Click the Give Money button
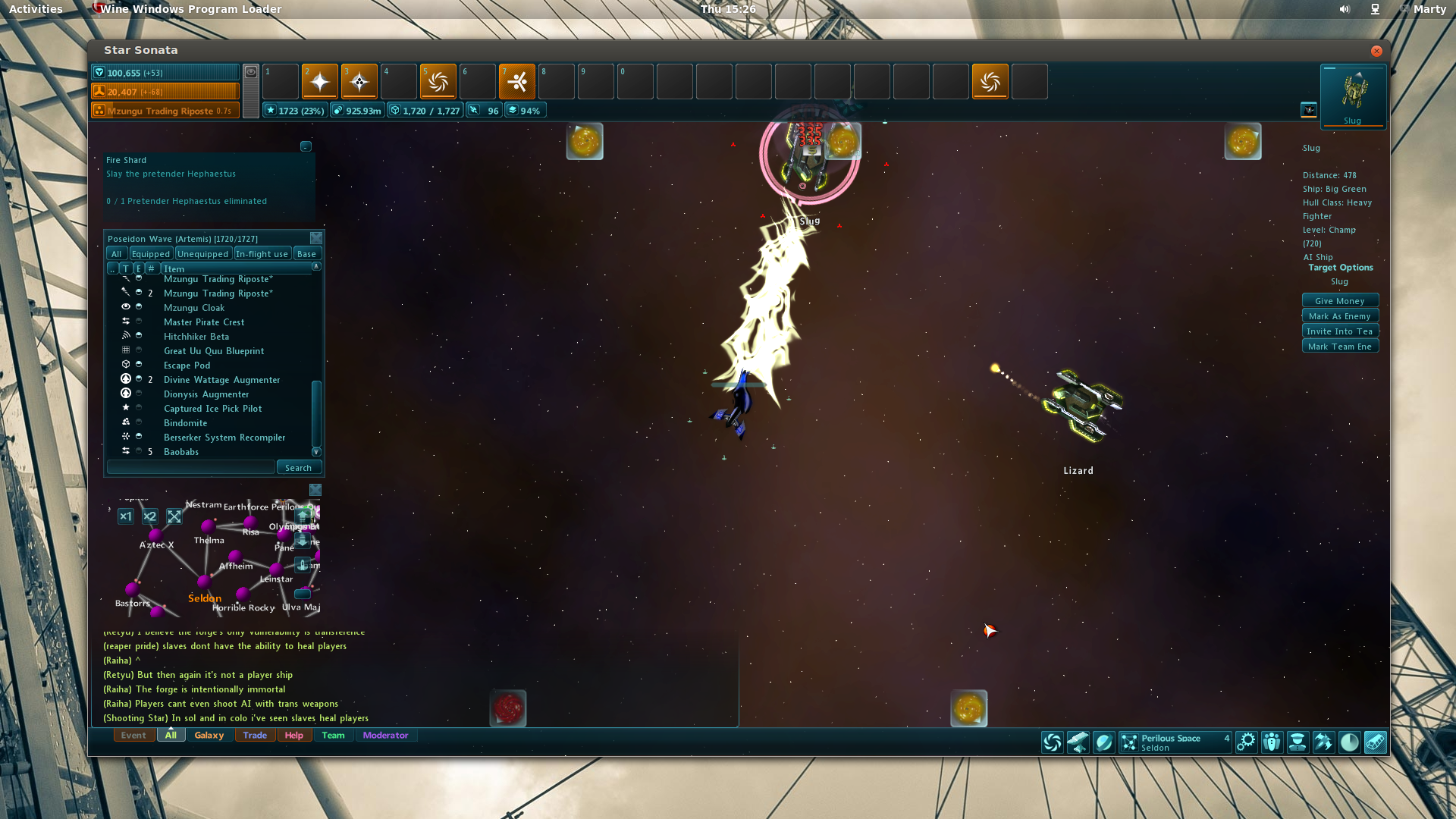The height and width of the screenshot is (819, 1456). tap(1339, 301)
